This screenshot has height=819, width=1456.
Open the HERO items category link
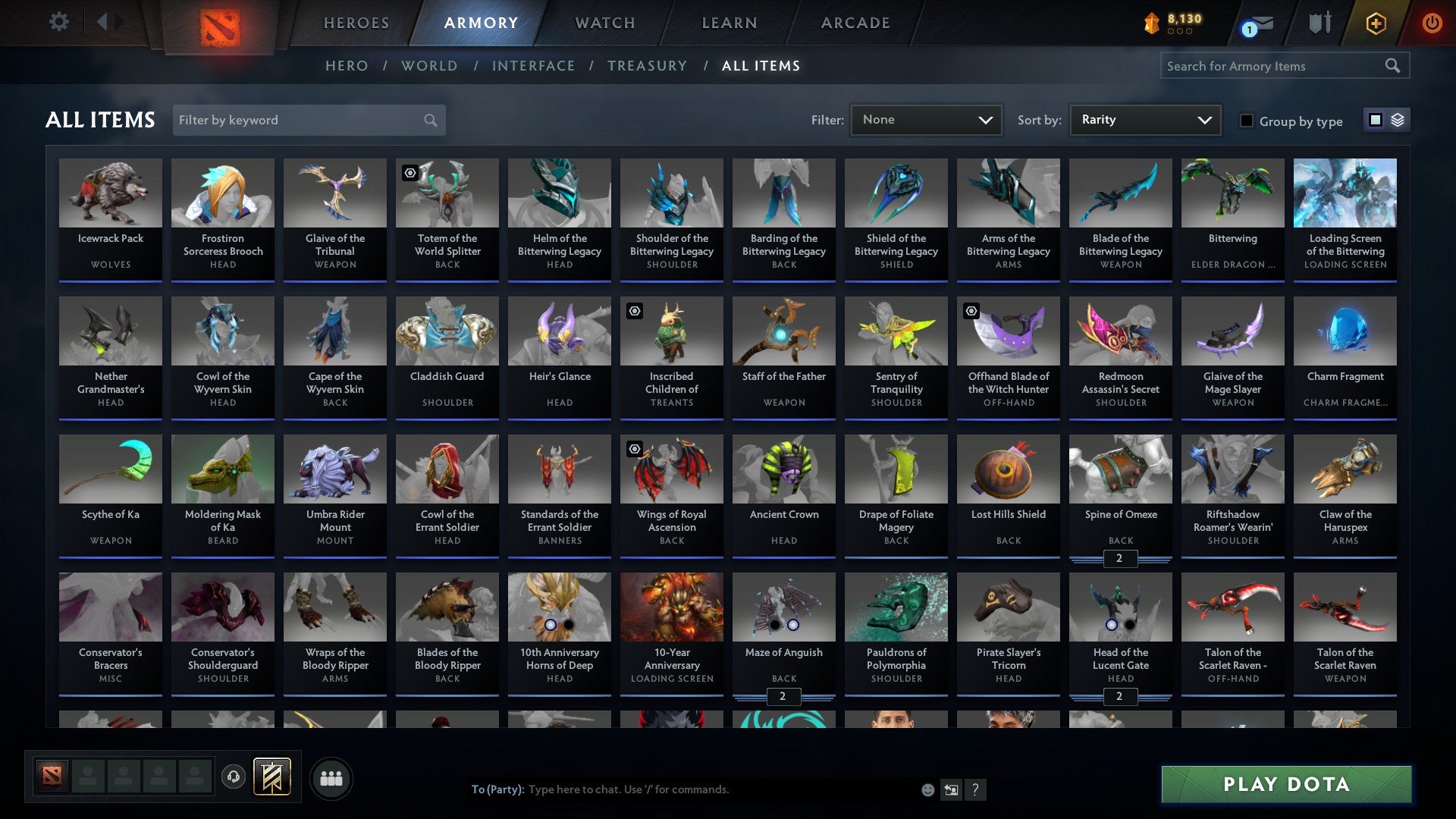(x=346, y=66)
